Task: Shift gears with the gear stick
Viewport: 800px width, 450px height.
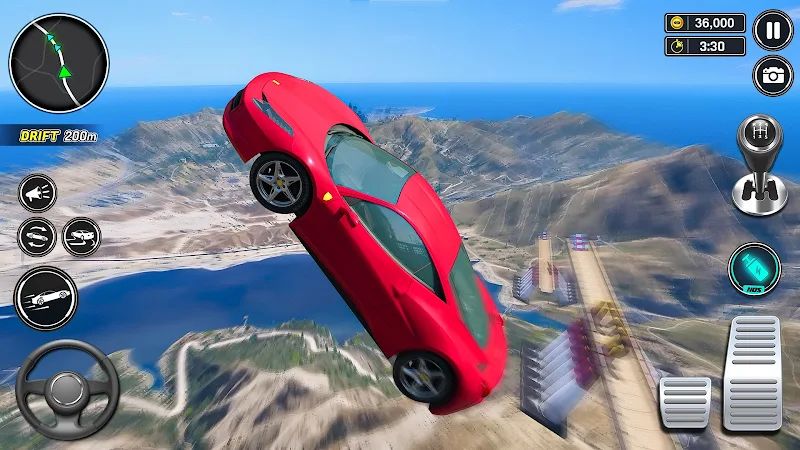Action: (760, 165)
